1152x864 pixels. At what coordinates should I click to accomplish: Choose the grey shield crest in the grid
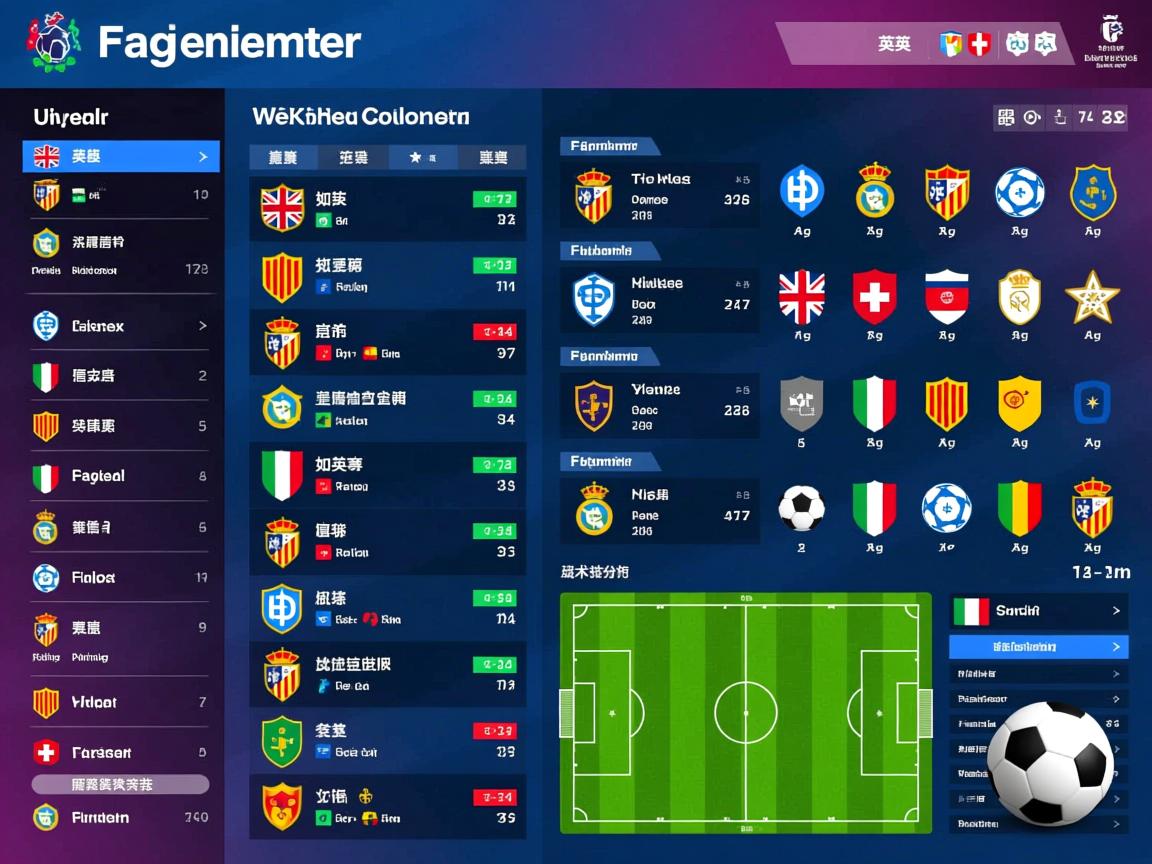pos(801,403)
